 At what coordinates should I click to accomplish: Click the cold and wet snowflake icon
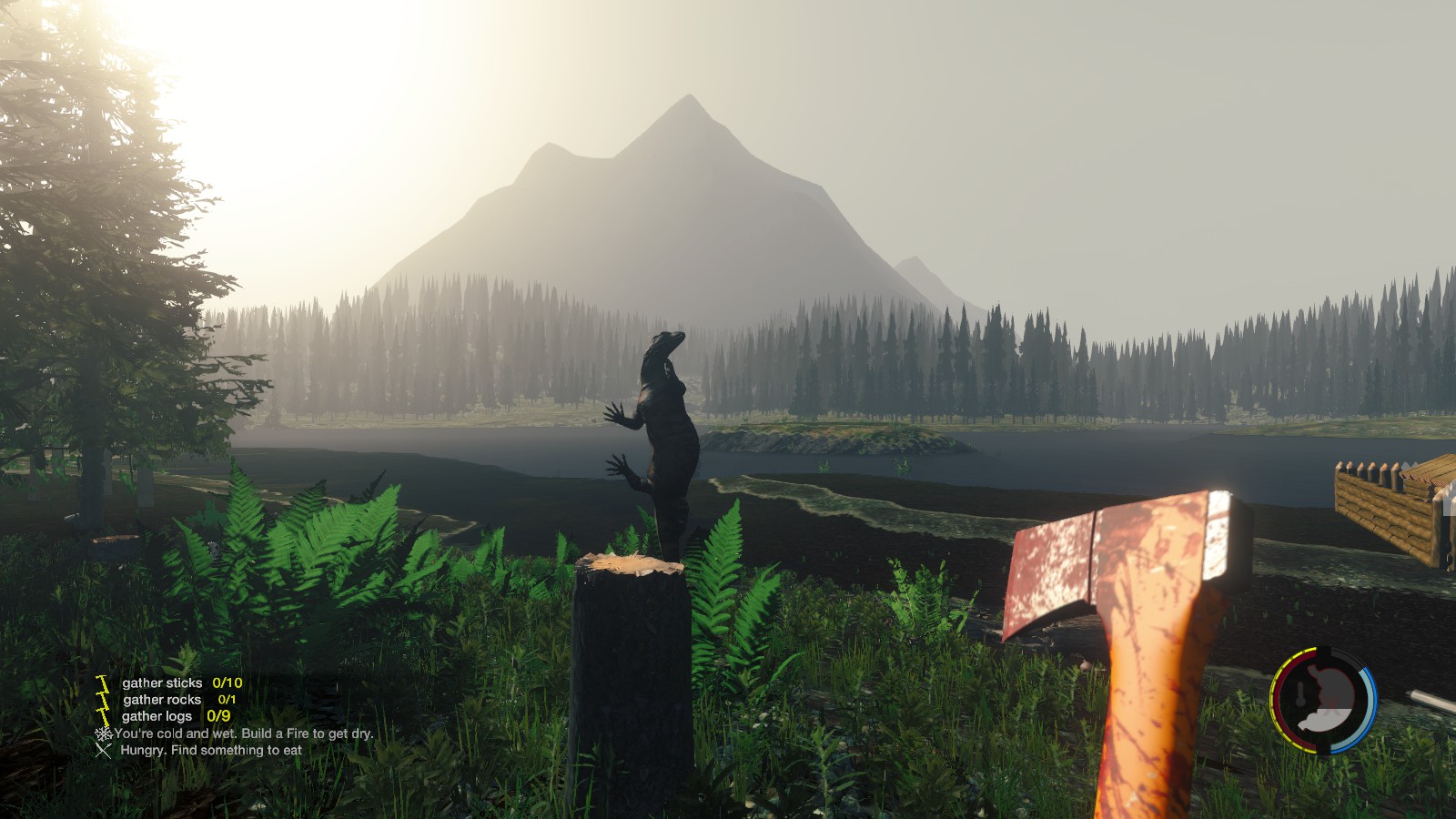104,733
